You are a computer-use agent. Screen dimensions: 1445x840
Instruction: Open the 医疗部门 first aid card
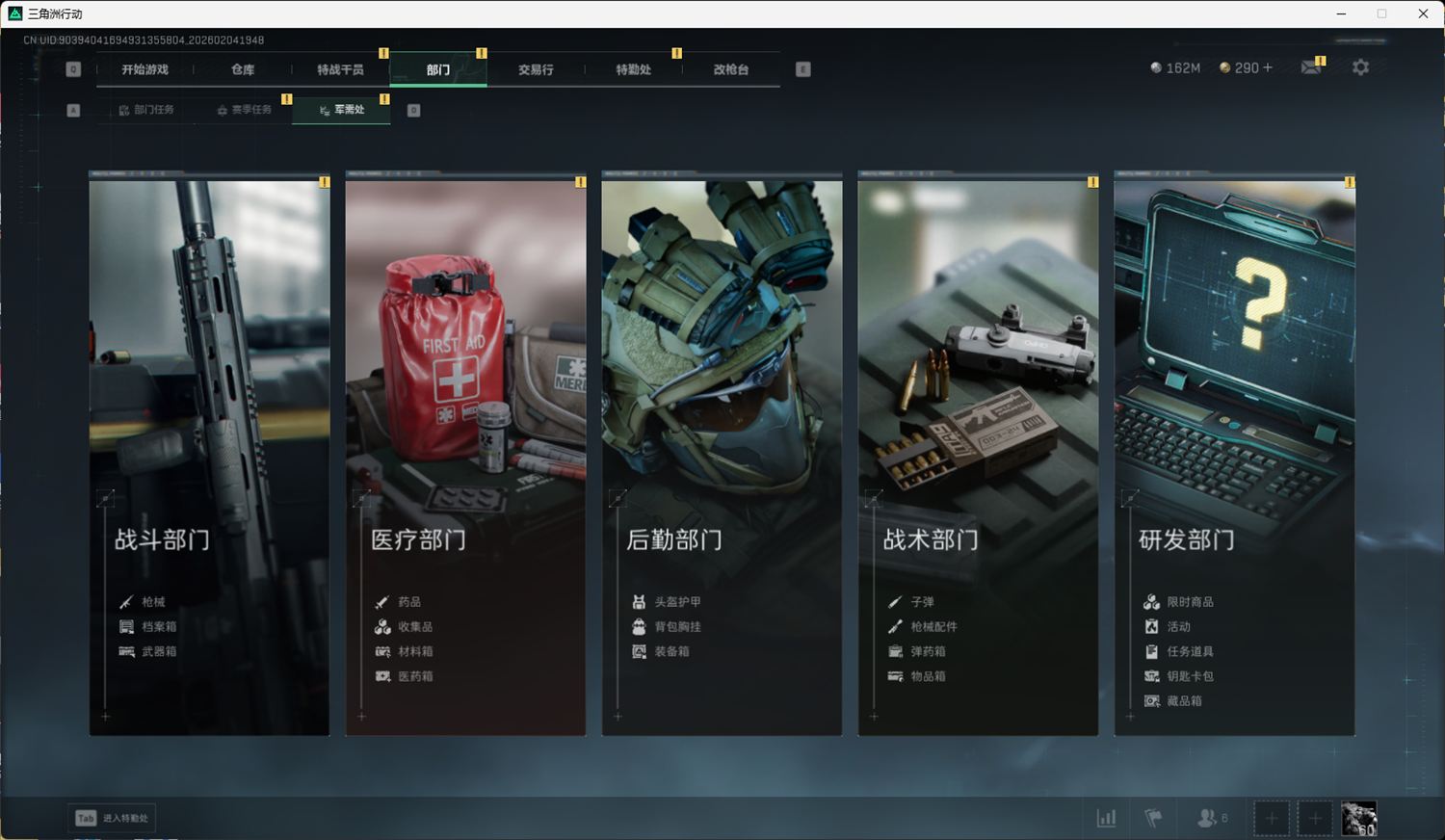click(465, 453)
